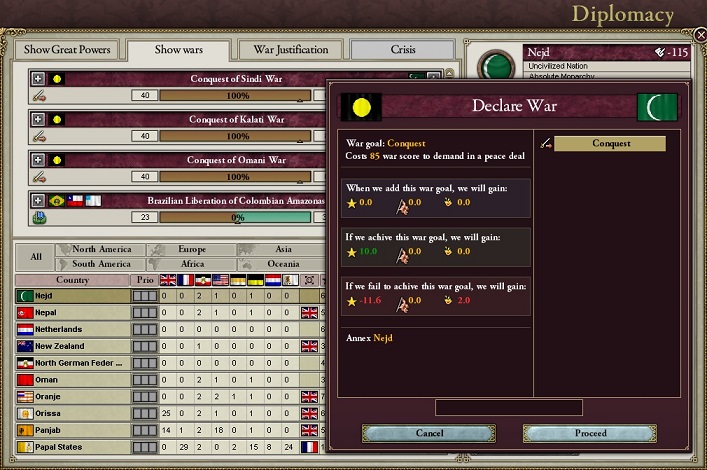Expand the Conquest of Omani War entry
This screenshot has width=707, height=470.
(38, 160)
